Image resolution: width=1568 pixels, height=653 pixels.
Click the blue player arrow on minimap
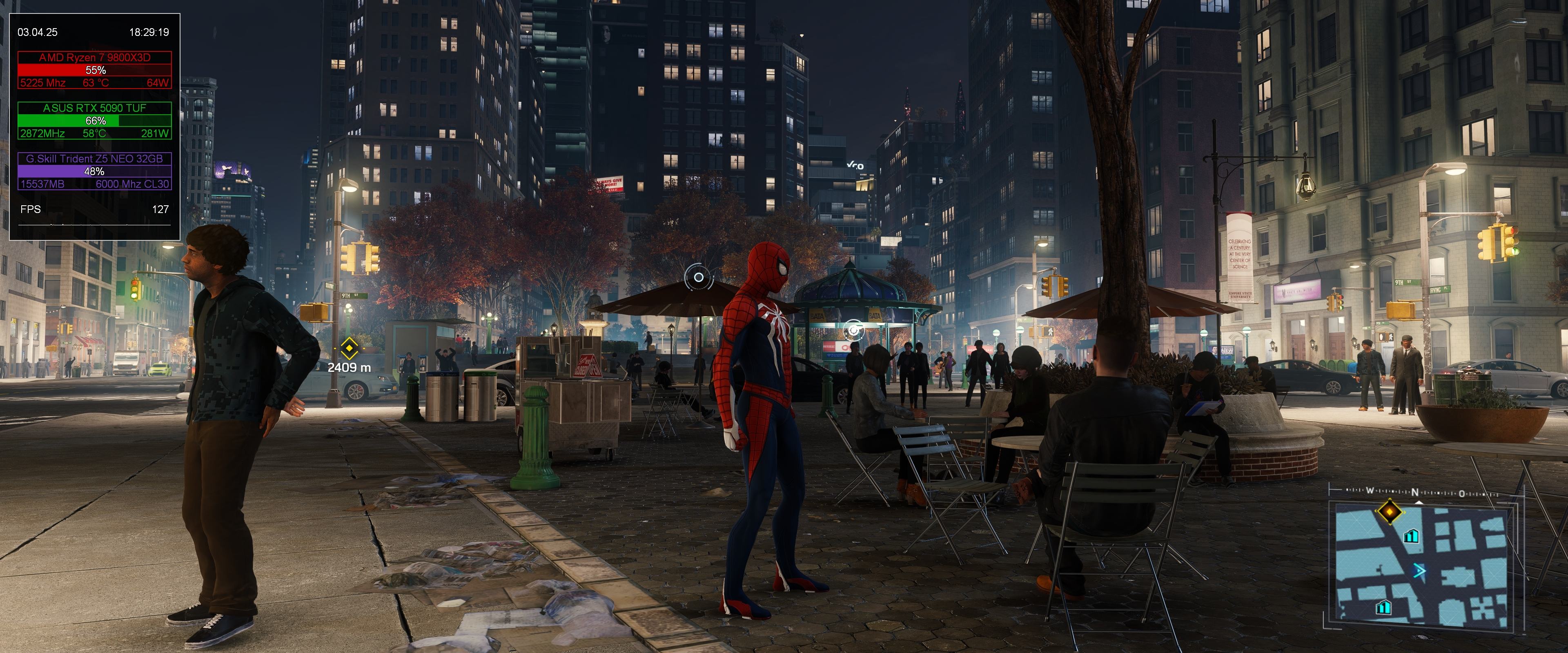click(x=1419, y=571)
